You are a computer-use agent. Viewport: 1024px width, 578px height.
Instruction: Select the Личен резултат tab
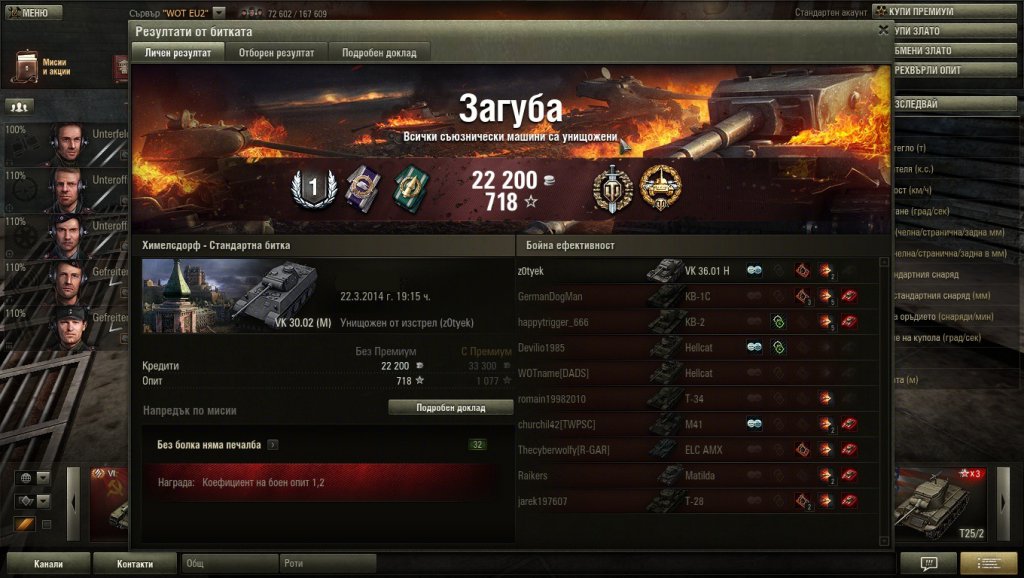click(x=178, y=53)
